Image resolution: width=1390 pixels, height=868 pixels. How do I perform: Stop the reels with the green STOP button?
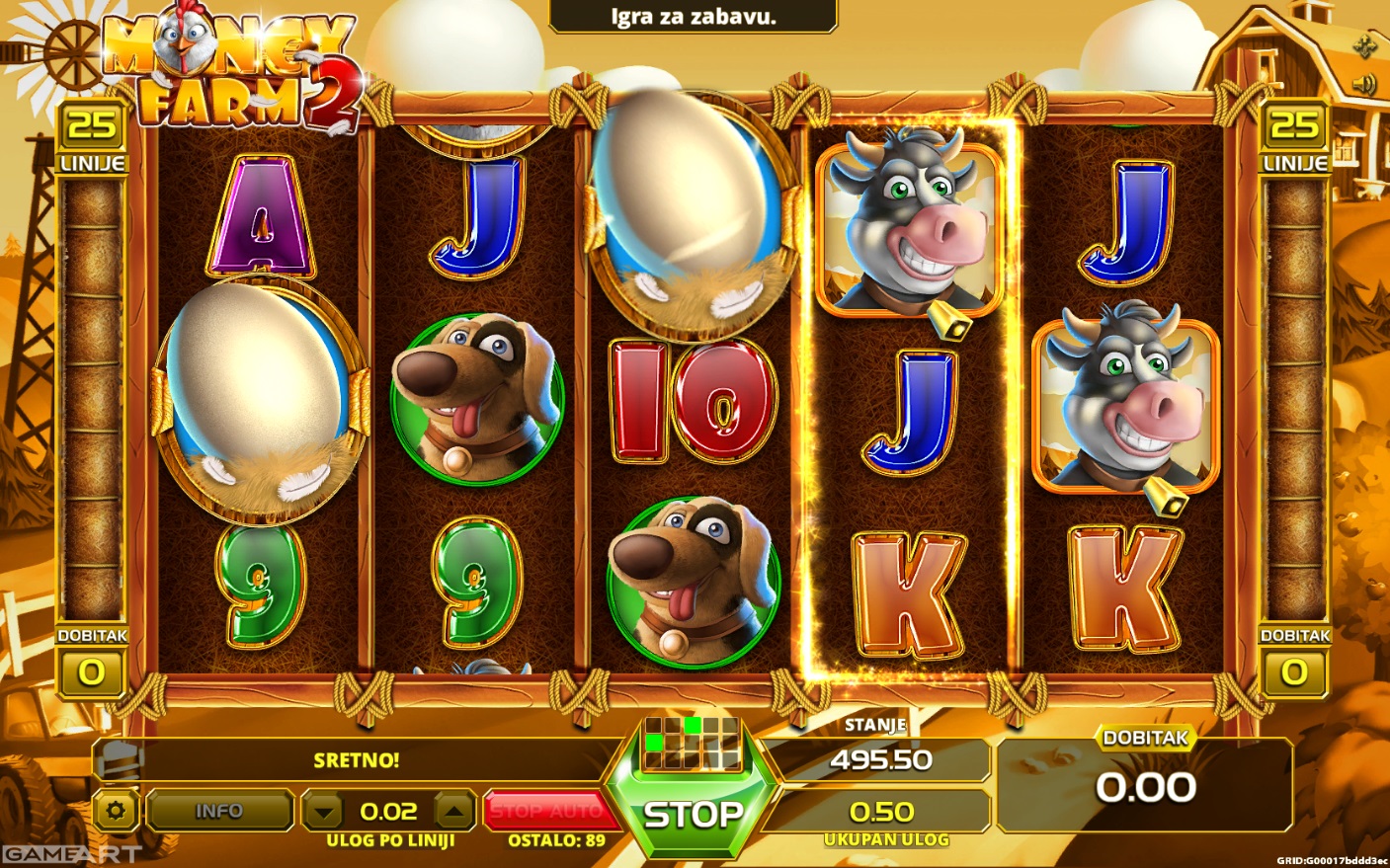click(x=694, y=815)
